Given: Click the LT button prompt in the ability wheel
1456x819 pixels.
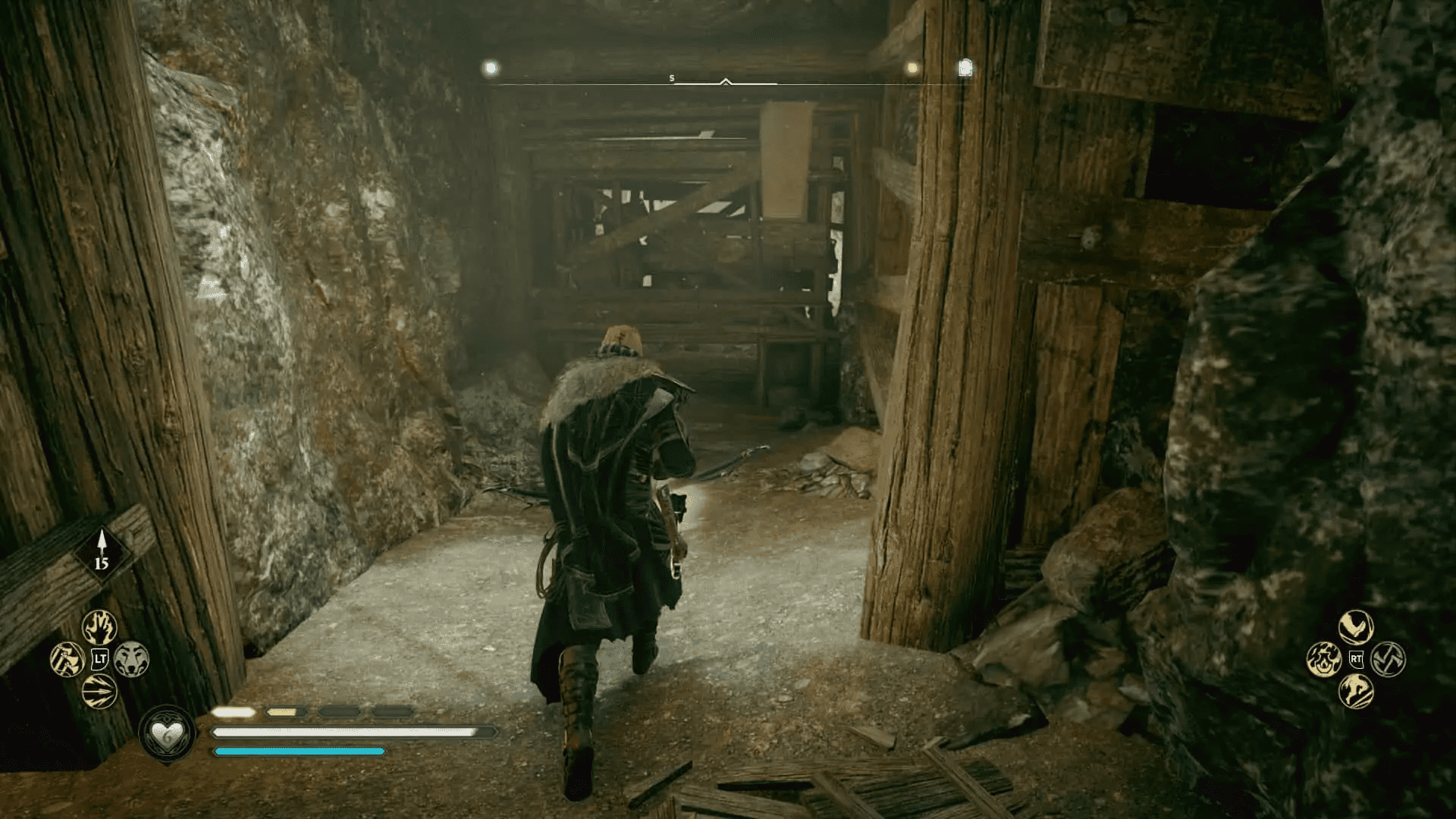Looking at the screenshot, I should pyautogui.click(x=99, y=658).
